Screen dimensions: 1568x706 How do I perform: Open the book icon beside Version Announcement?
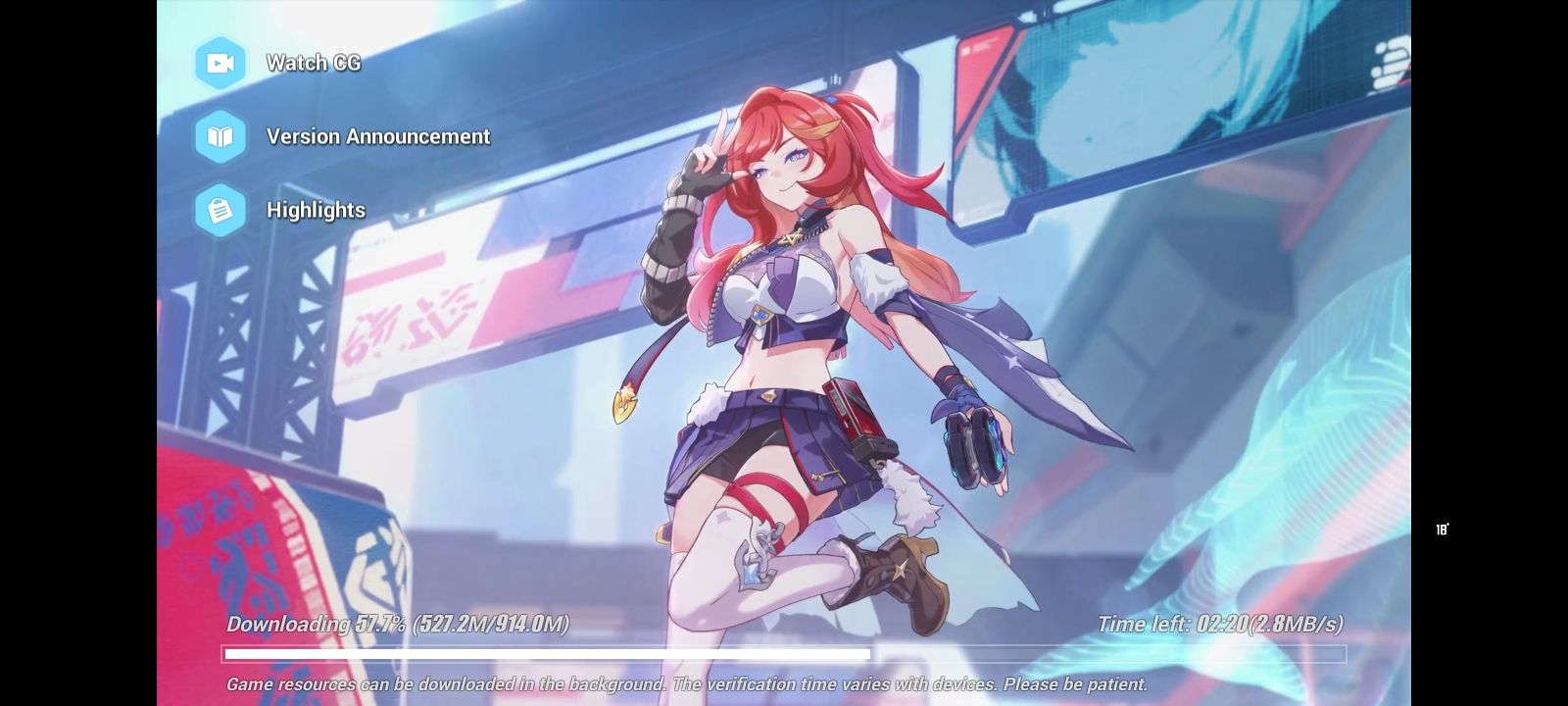(220, 136)
